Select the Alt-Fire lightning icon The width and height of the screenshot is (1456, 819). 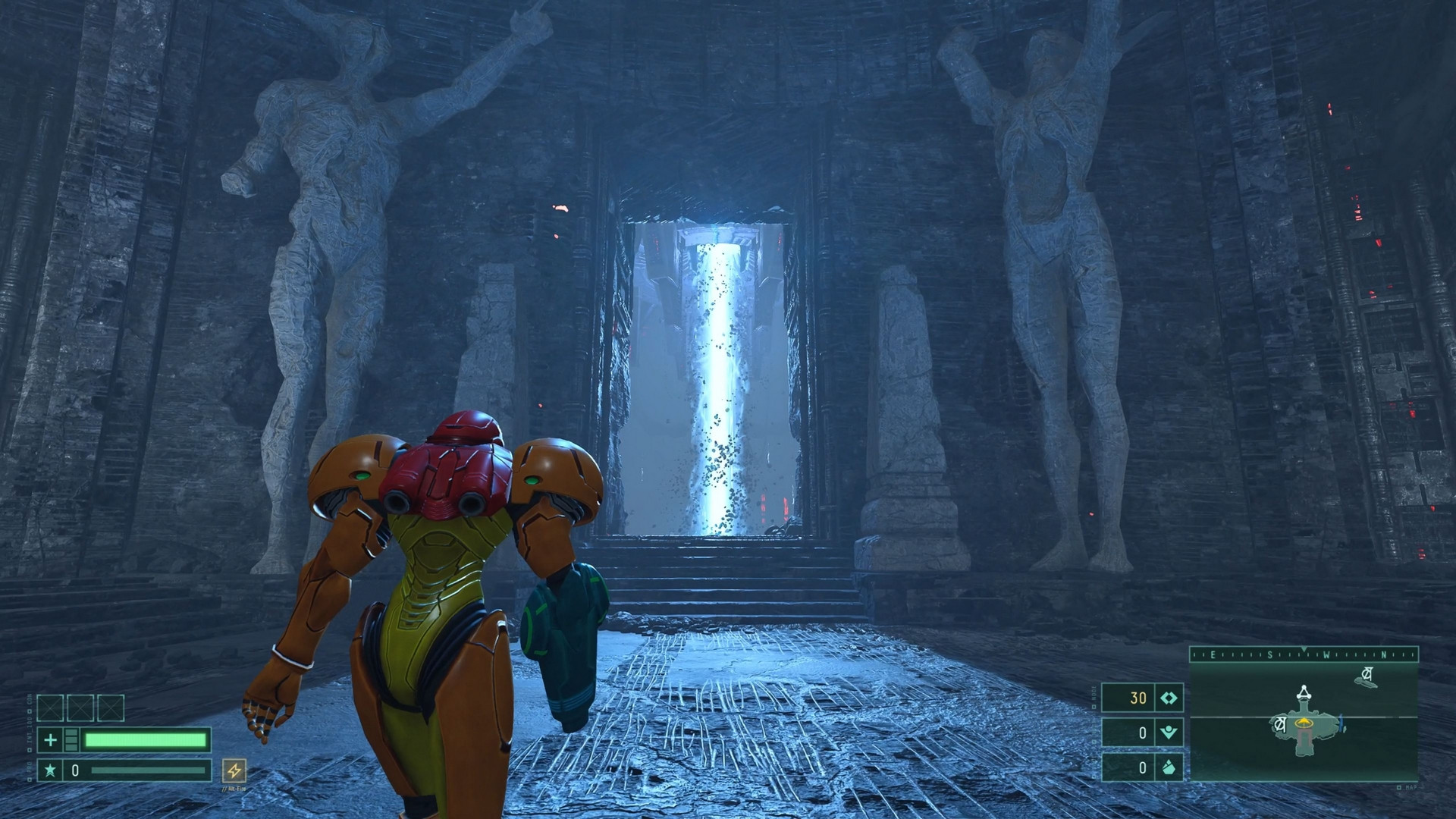(x=234, y=770)
